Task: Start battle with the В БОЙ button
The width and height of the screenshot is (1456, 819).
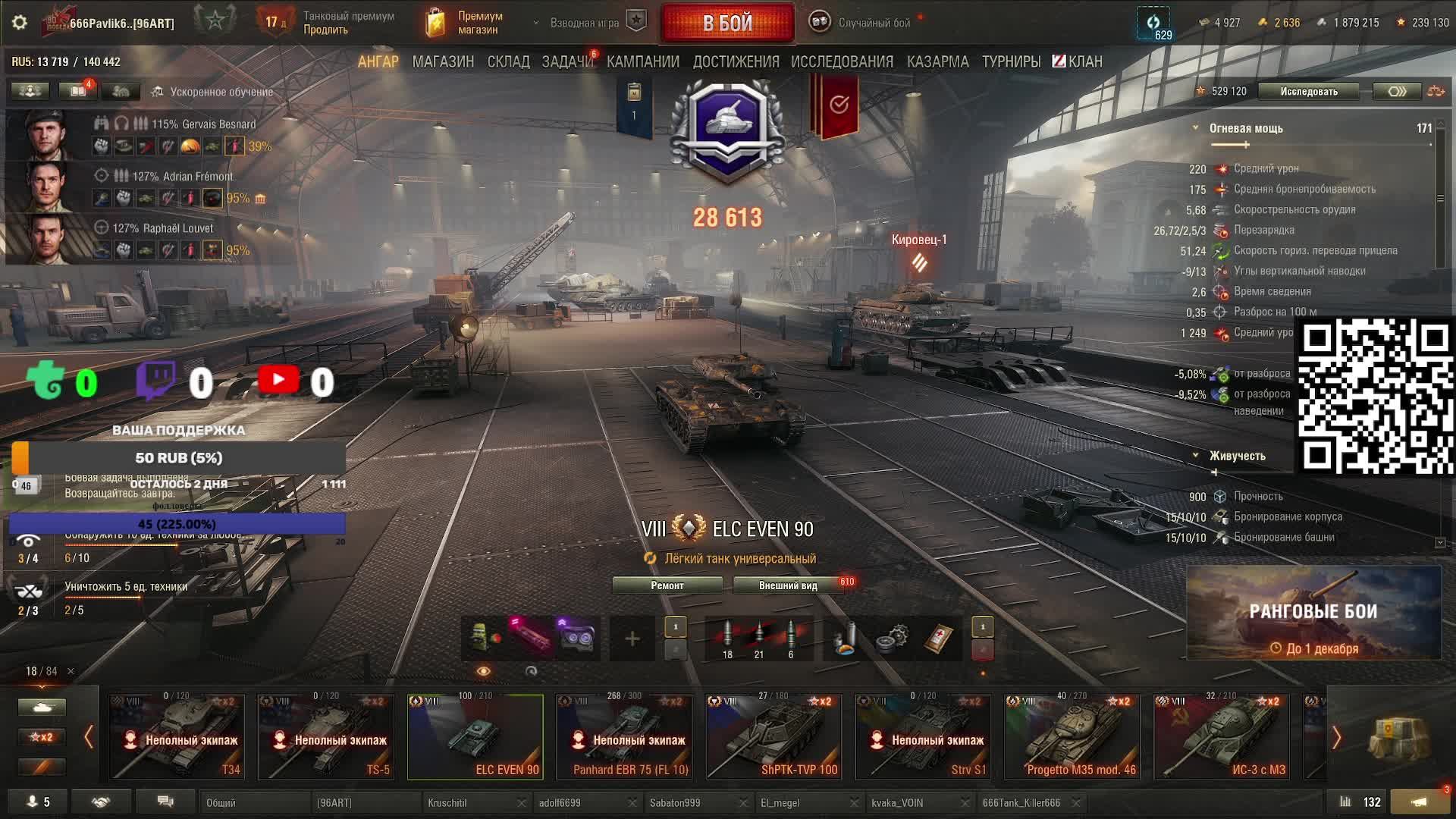Action: [727, 23]
